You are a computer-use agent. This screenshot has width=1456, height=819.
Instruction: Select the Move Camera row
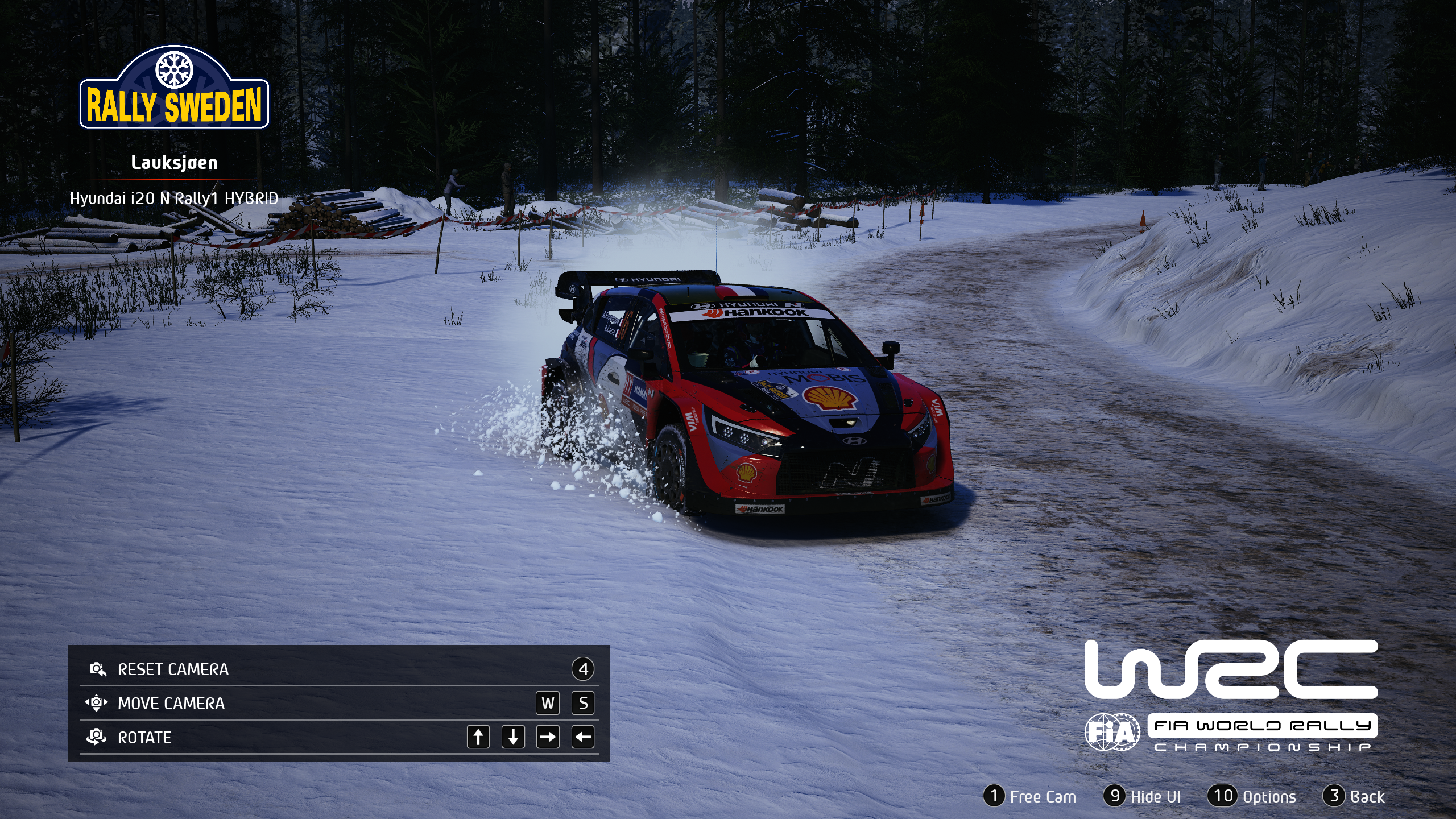click(339, 703)
